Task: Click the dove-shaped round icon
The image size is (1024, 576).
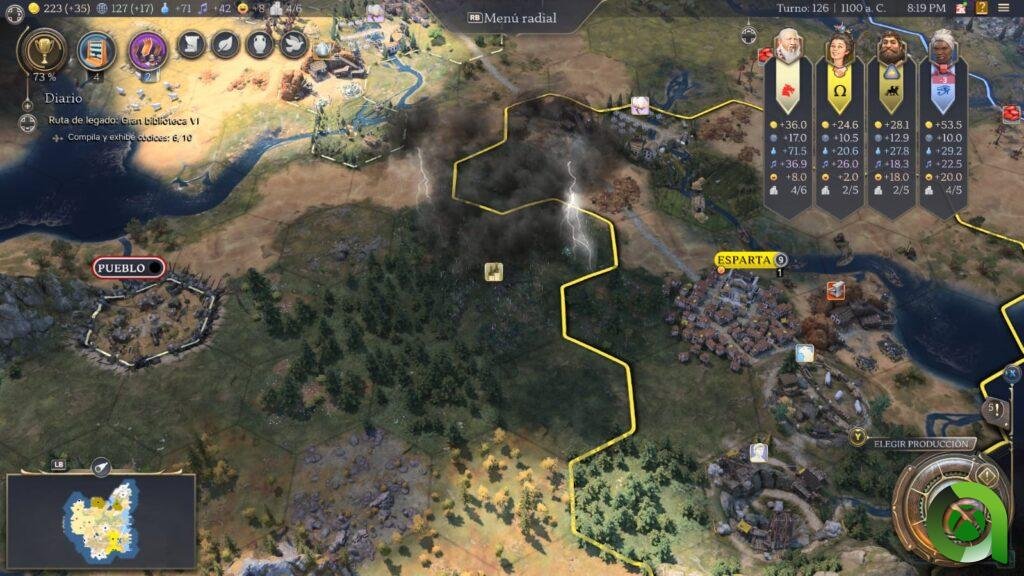Action: [x=293, y=44]
